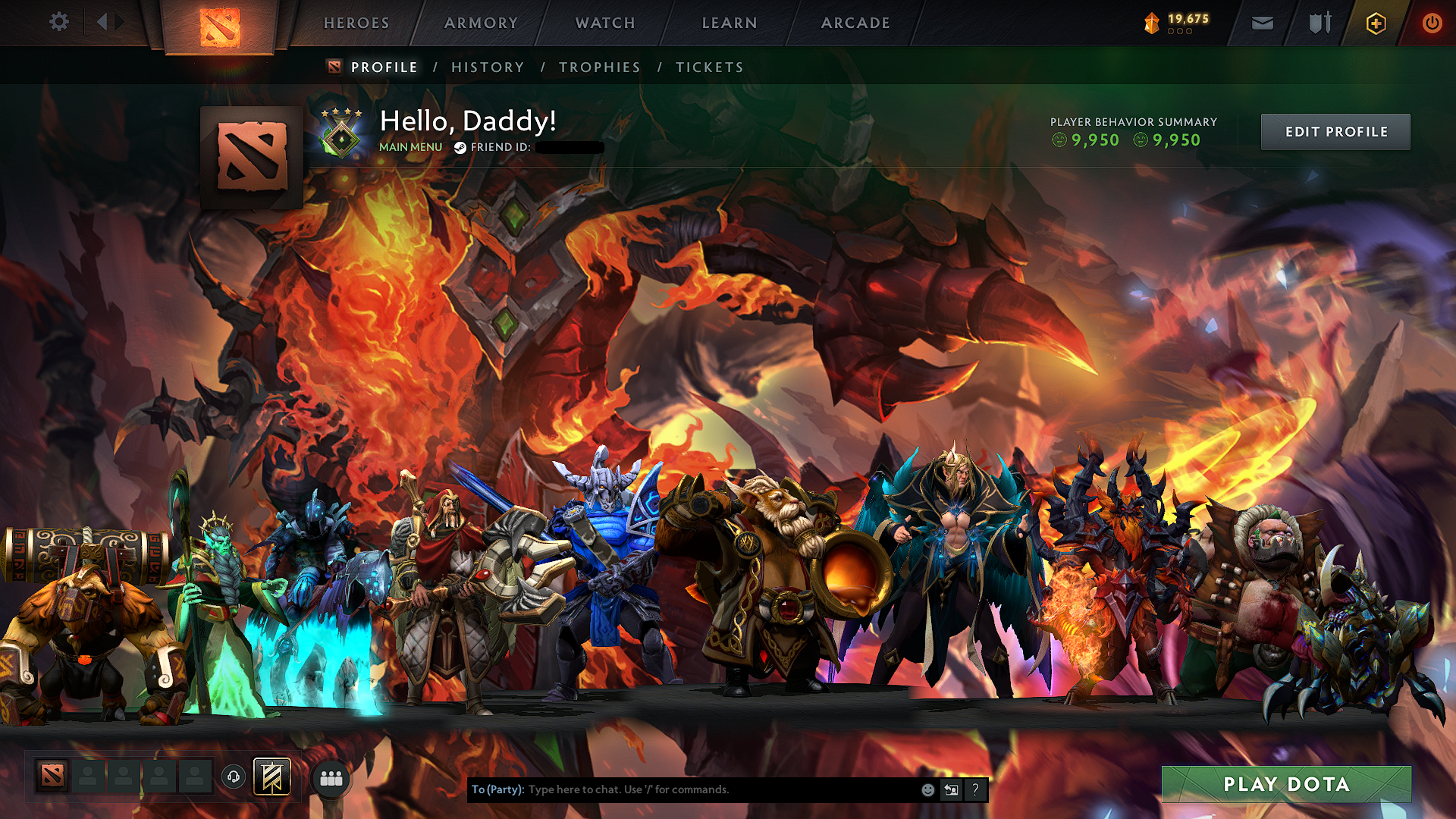Pop out chat using the window icon
1456x819 pixels.
pos(951,789)
